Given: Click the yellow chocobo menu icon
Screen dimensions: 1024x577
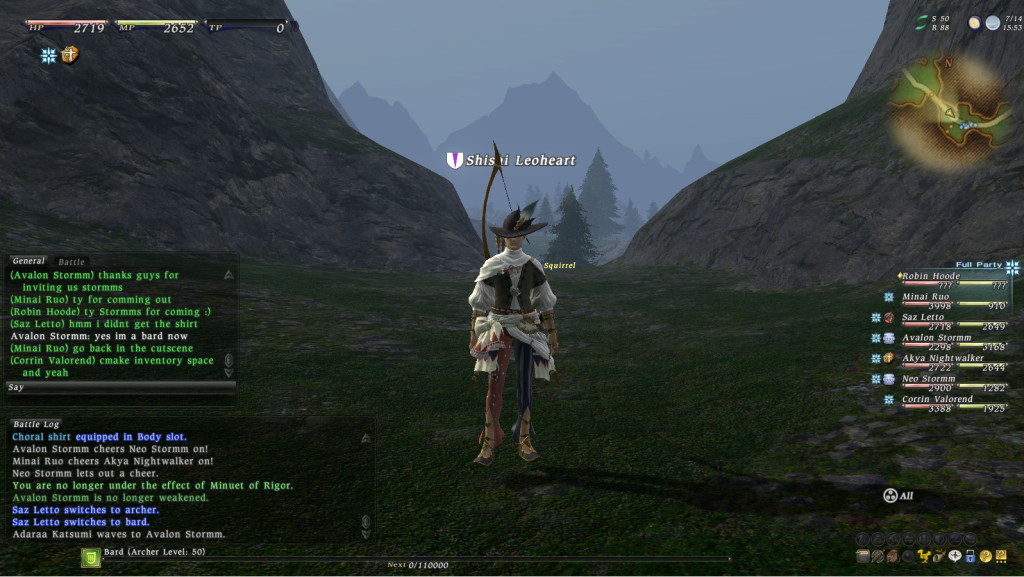Looking at the screenshot, I should (x=924, y=555).
